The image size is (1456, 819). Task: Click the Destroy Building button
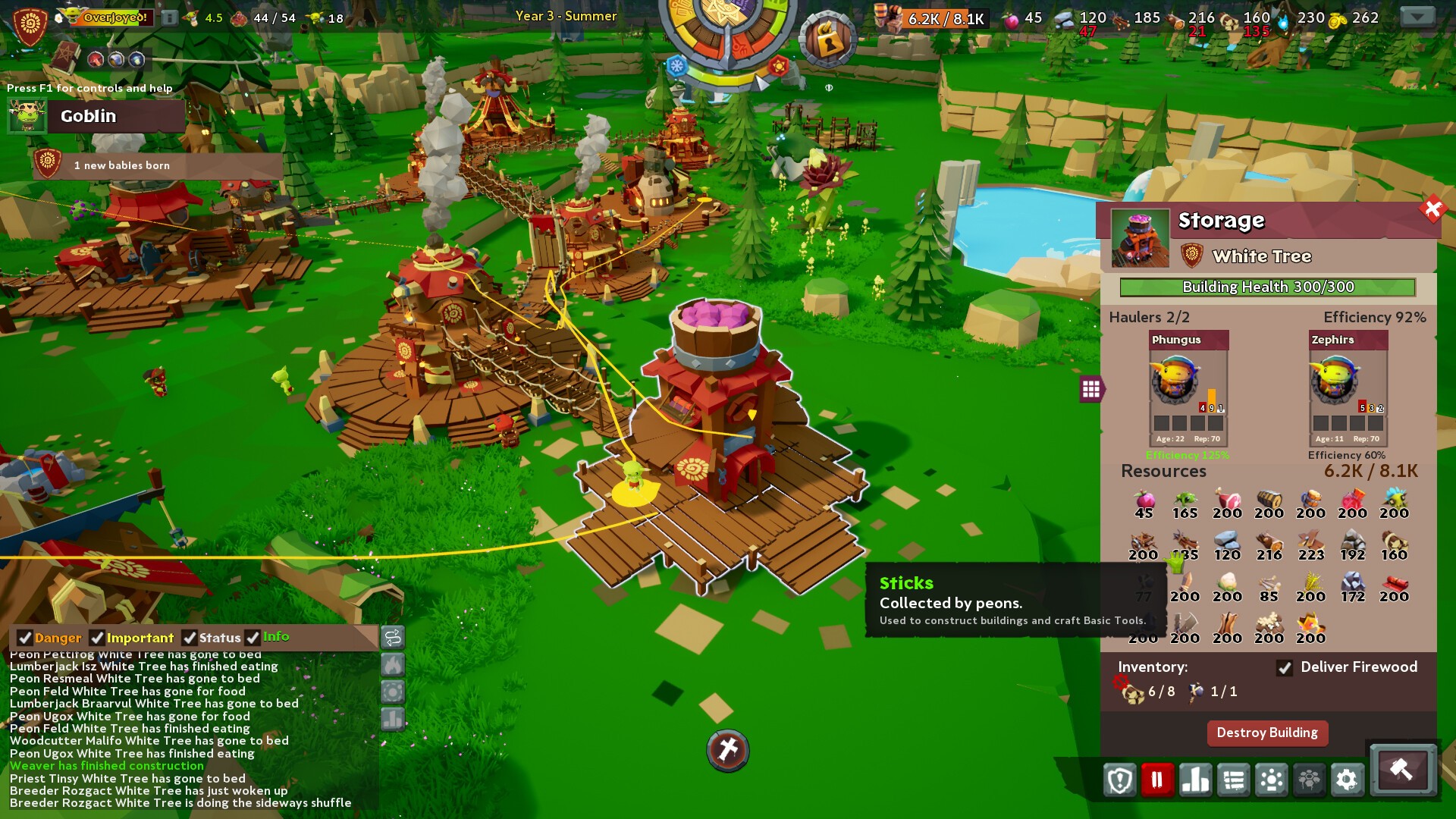click(x=1267, y=733)
